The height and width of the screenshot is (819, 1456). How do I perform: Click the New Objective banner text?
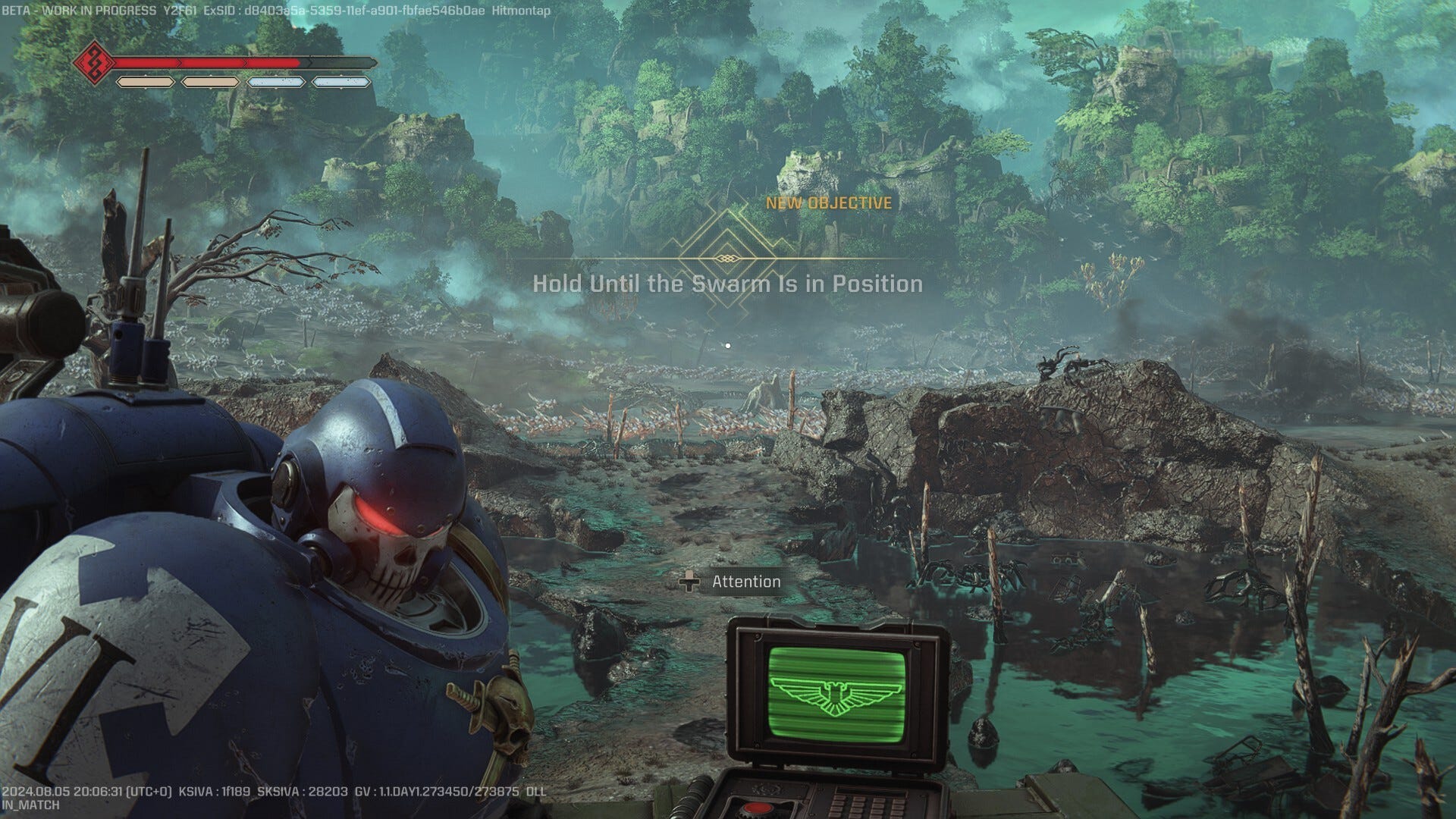coord(828,203)
